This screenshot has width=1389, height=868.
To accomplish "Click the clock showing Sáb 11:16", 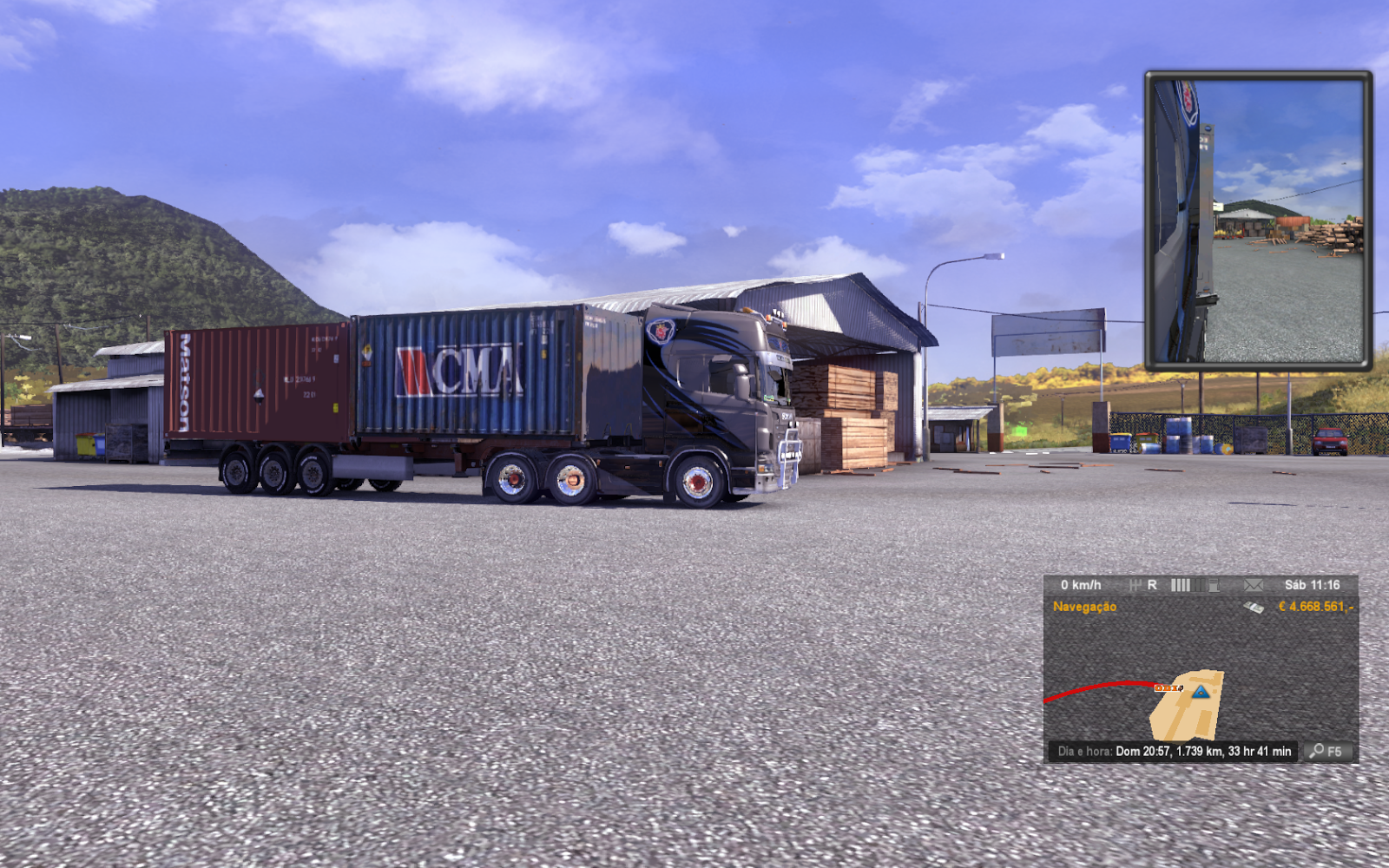I will pyautogui.click(x=1313, y=585).
